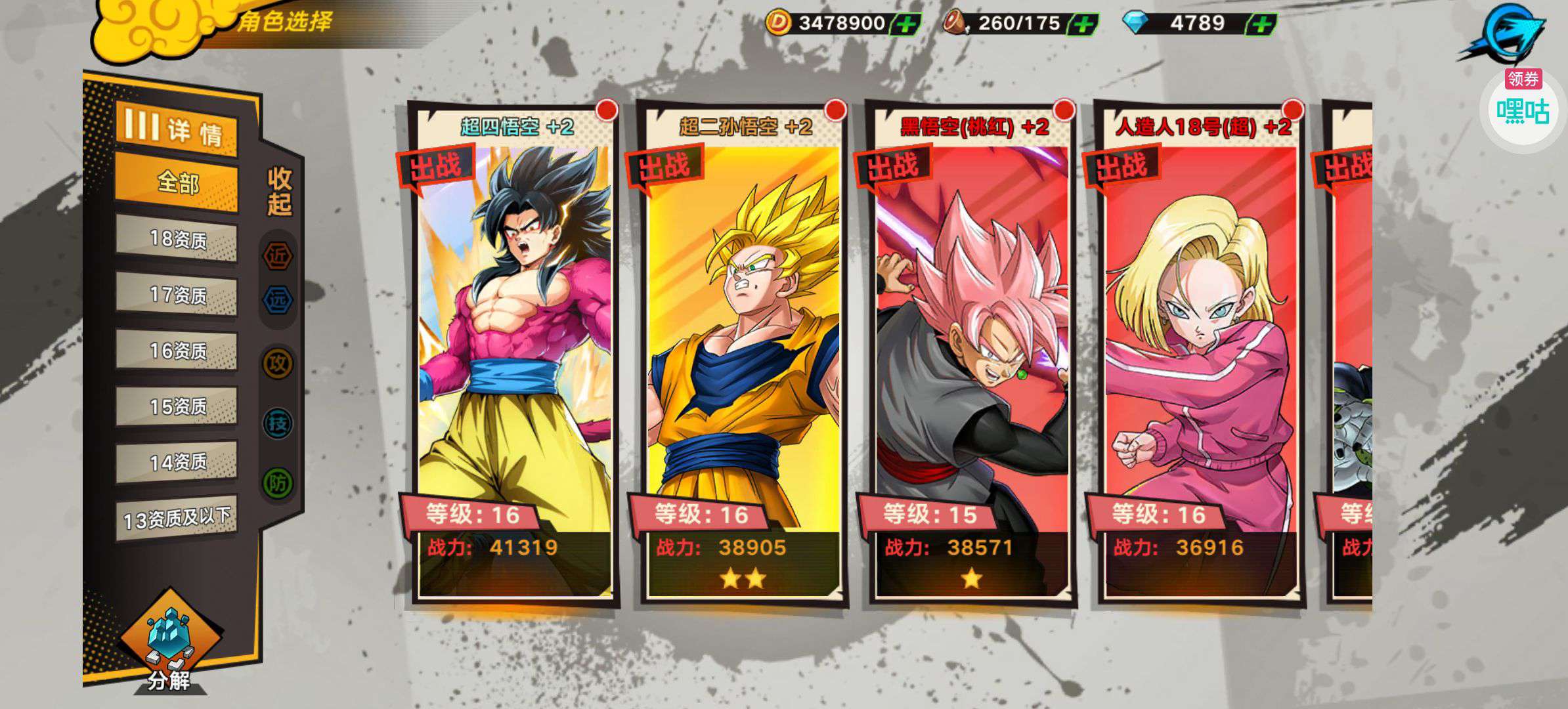
Task: Switch to the 18资质 filter
Action: 177,239
